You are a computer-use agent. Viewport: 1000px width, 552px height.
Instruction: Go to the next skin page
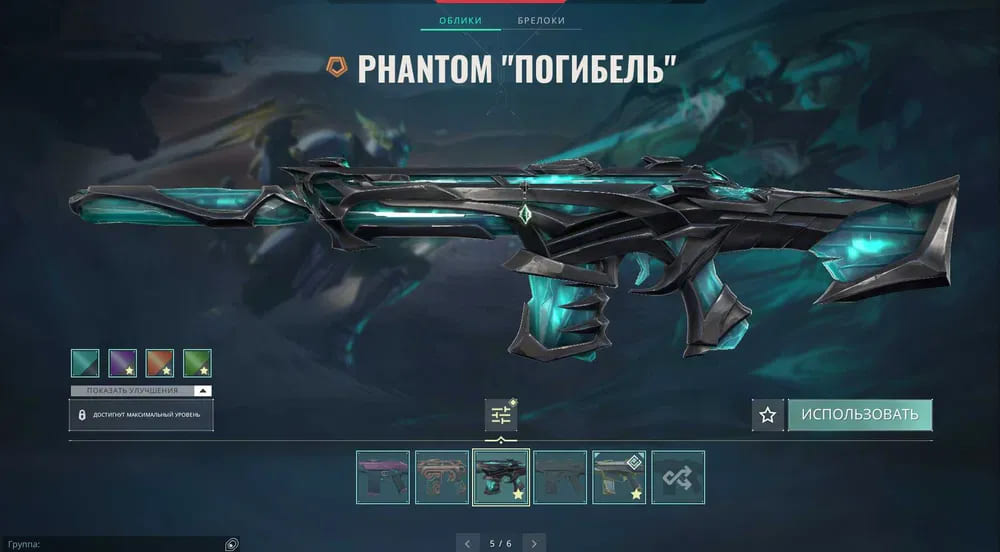[x=534, y=544]
